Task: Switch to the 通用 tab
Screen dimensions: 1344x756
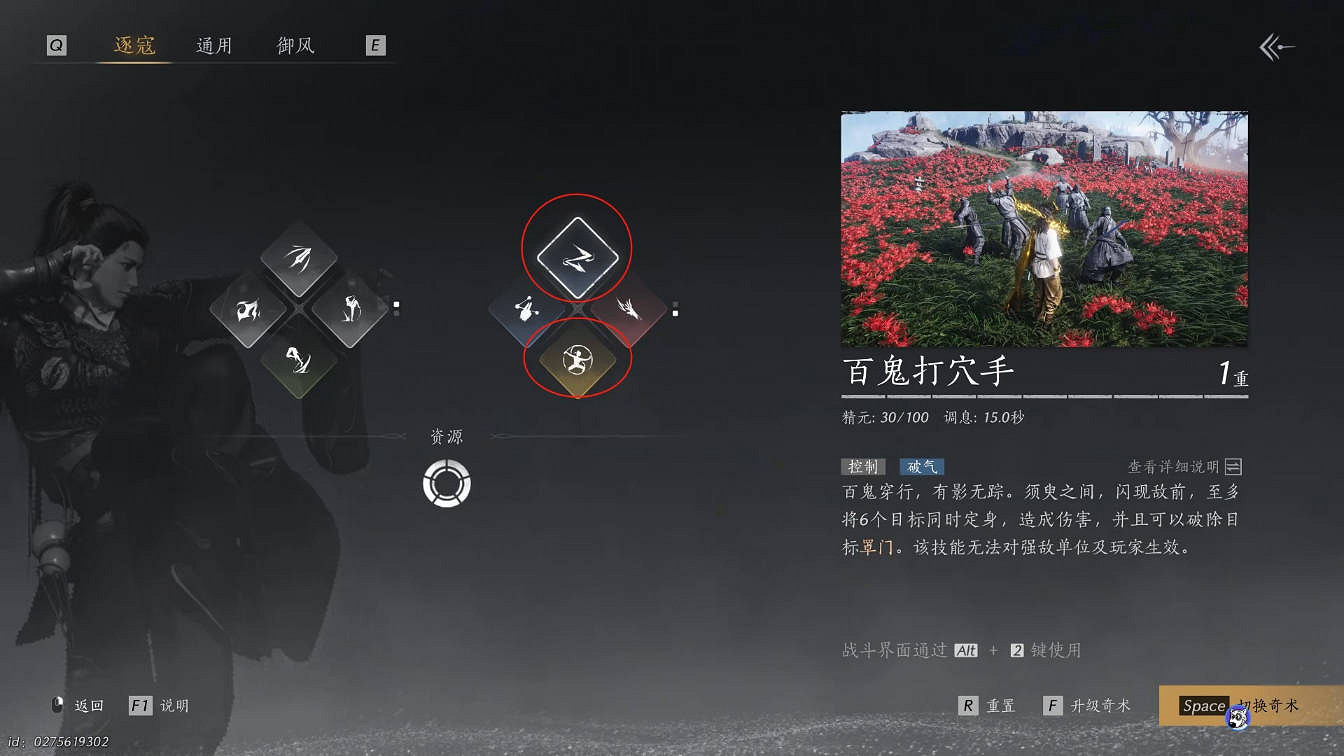Action: coord(216,44)
